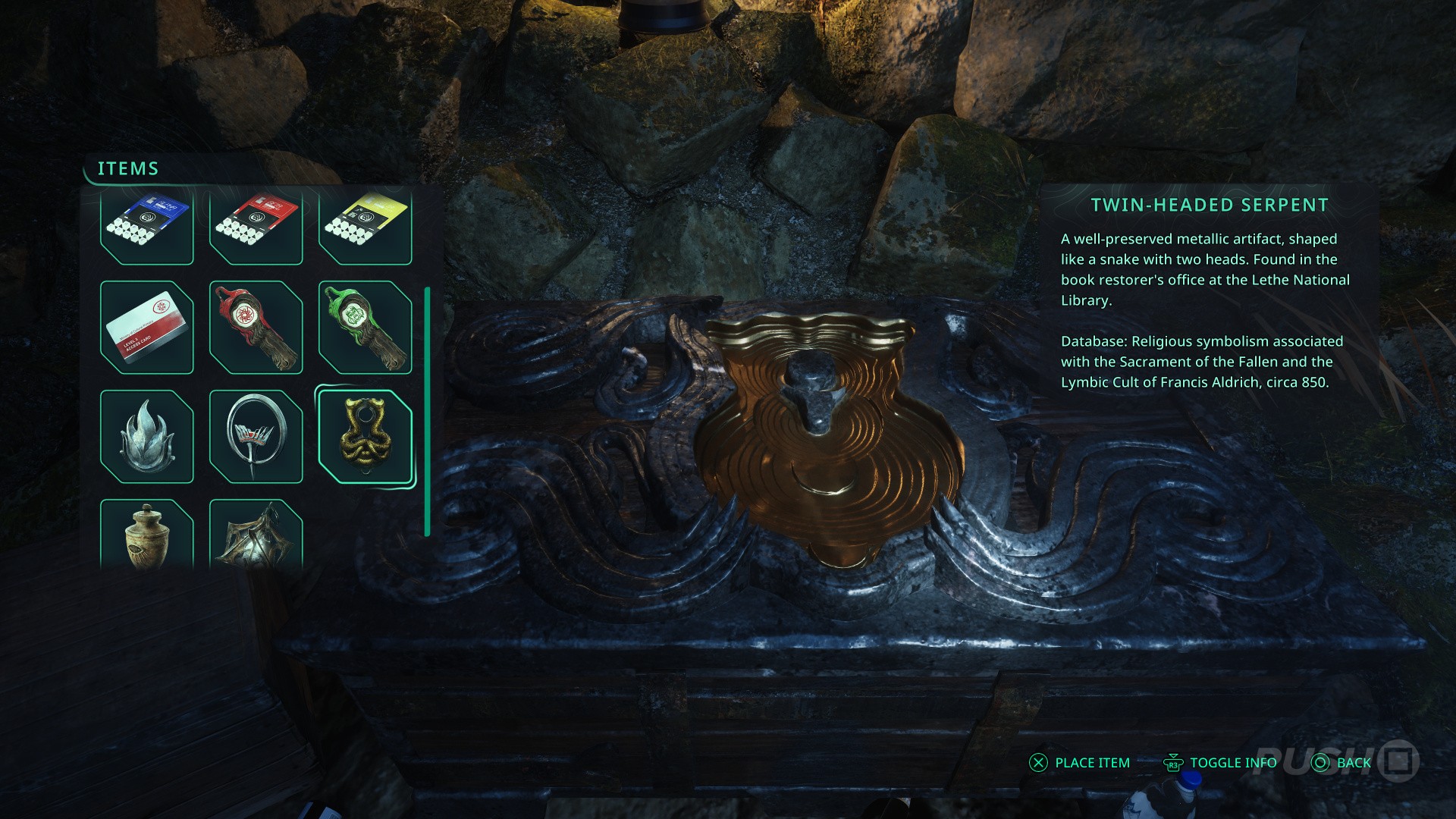
Task: Select the red keycard item
Action: (x=256, y=226)
